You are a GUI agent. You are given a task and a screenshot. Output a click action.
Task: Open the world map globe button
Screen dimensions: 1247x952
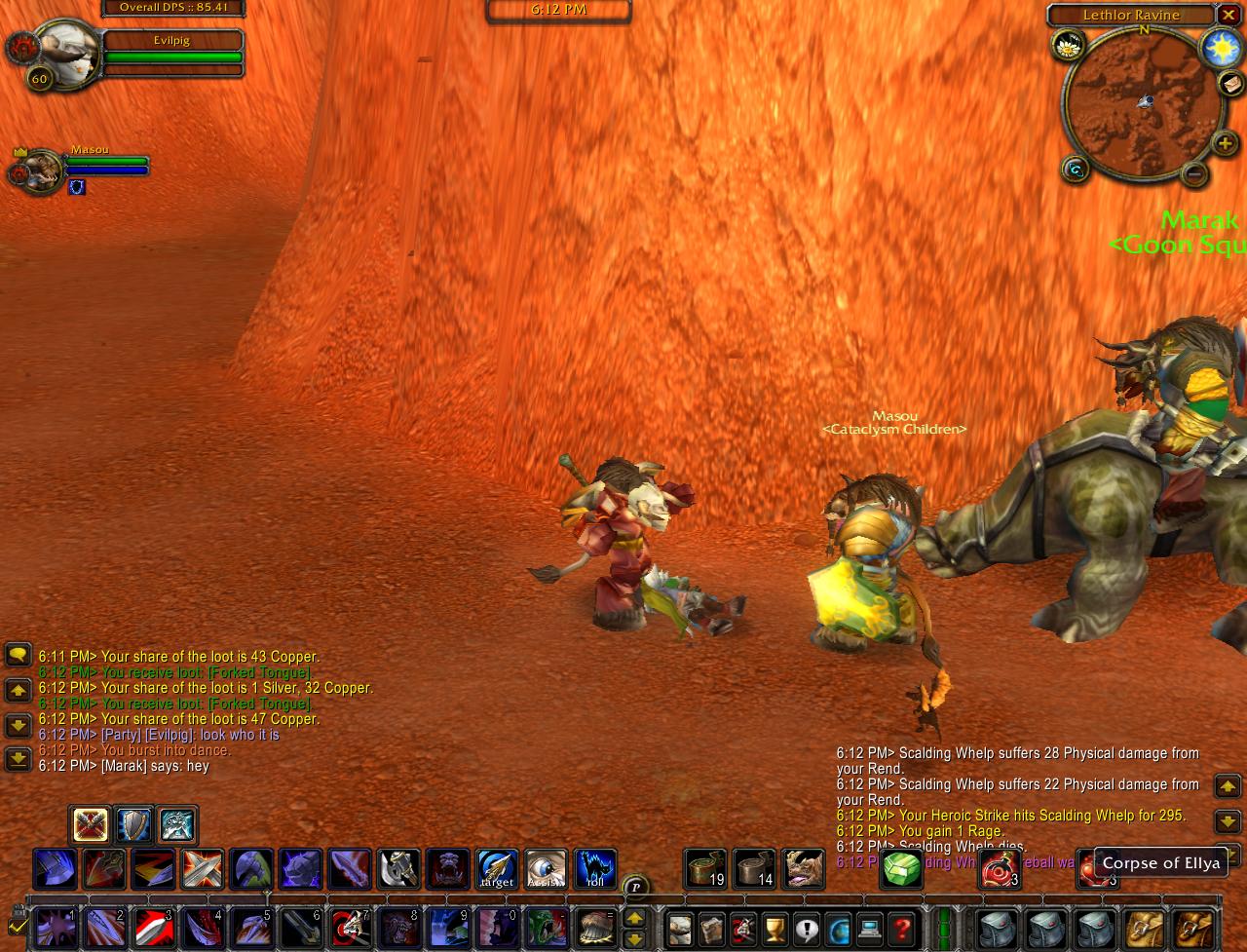click(839, 929)
